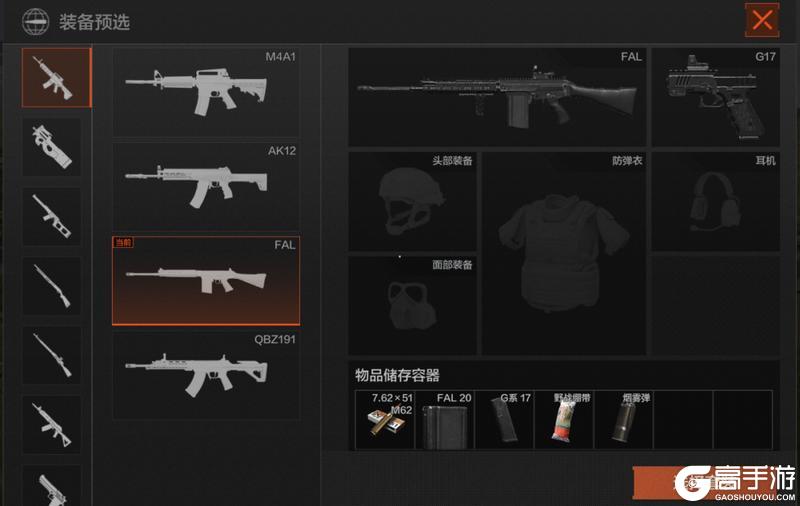Select the M4A1 rifle preset
800x506 pixels.
click(x=206, y=92)
